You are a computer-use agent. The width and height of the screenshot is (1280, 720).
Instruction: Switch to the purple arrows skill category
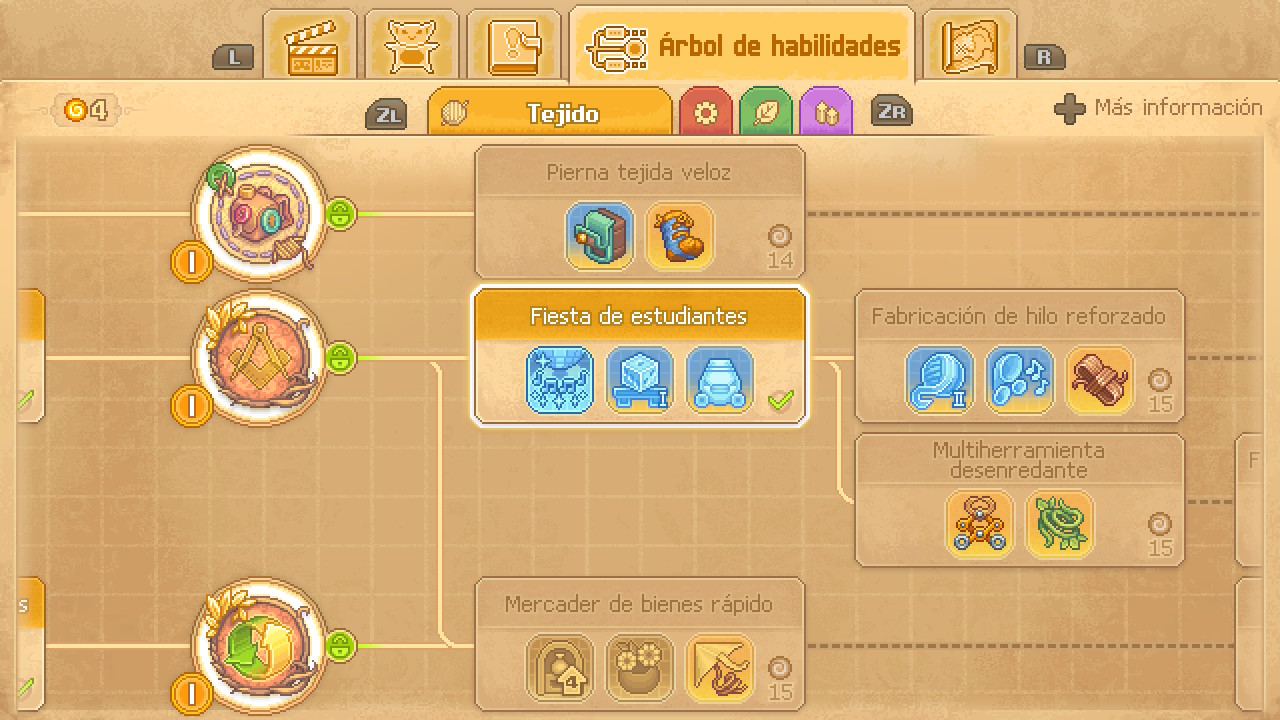(826, 113)
